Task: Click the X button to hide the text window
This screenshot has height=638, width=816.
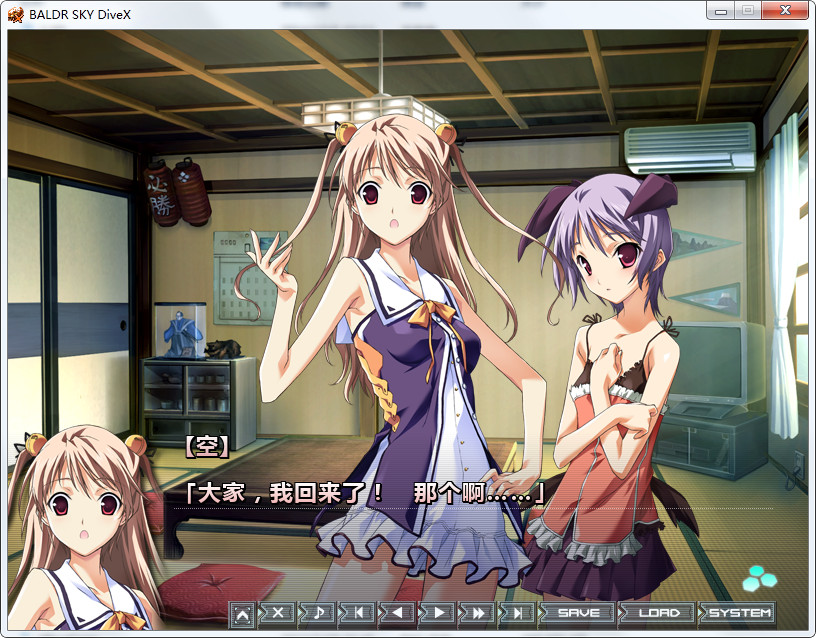Action: pyautogui.click(x=278, y=613)
